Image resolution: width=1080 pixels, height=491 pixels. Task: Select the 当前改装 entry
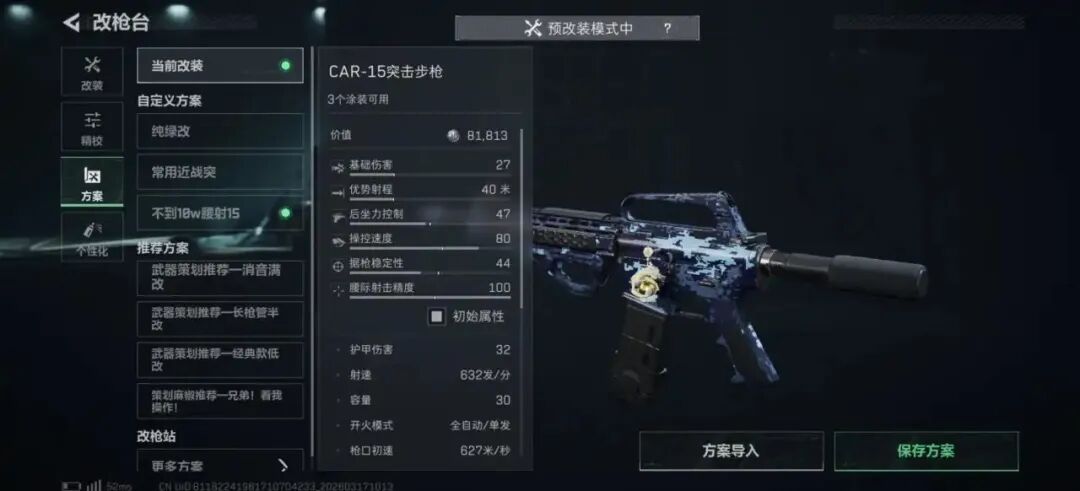click(220, 66)
